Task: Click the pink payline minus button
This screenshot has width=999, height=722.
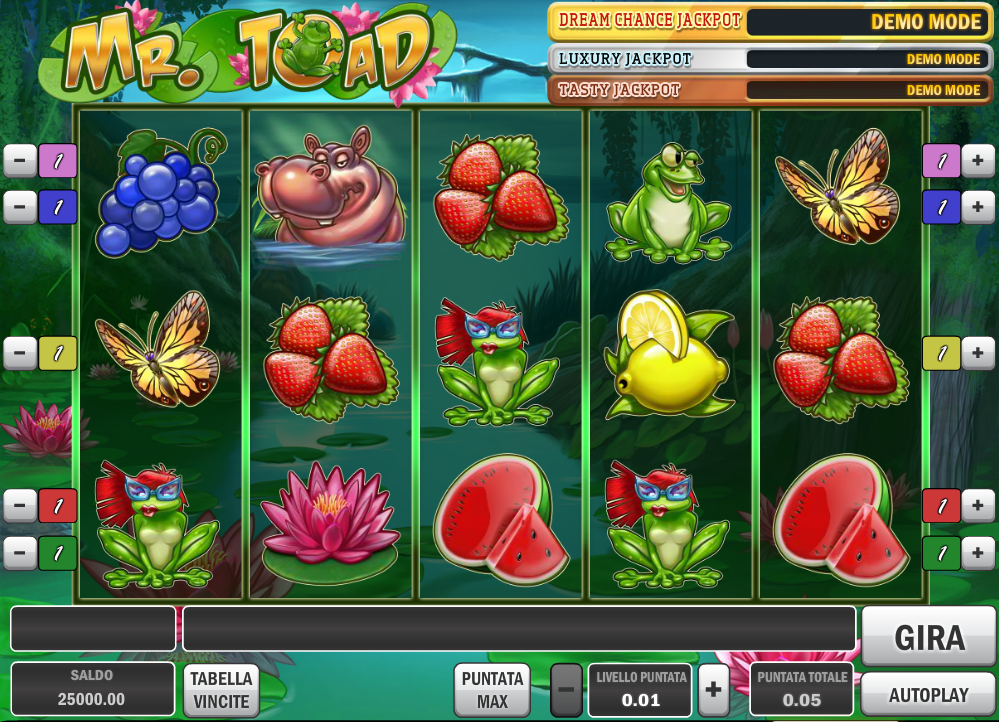Action: 20,160
